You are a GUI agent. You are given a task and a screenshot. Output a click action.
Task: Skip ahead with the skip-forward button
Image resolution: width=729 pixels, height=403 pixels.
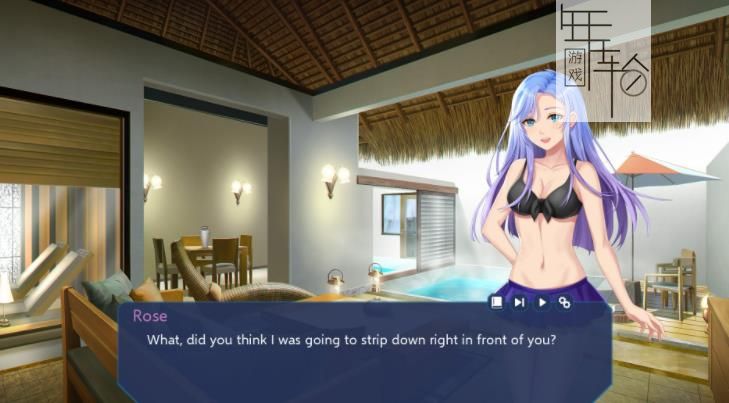[x=519, y=301]
